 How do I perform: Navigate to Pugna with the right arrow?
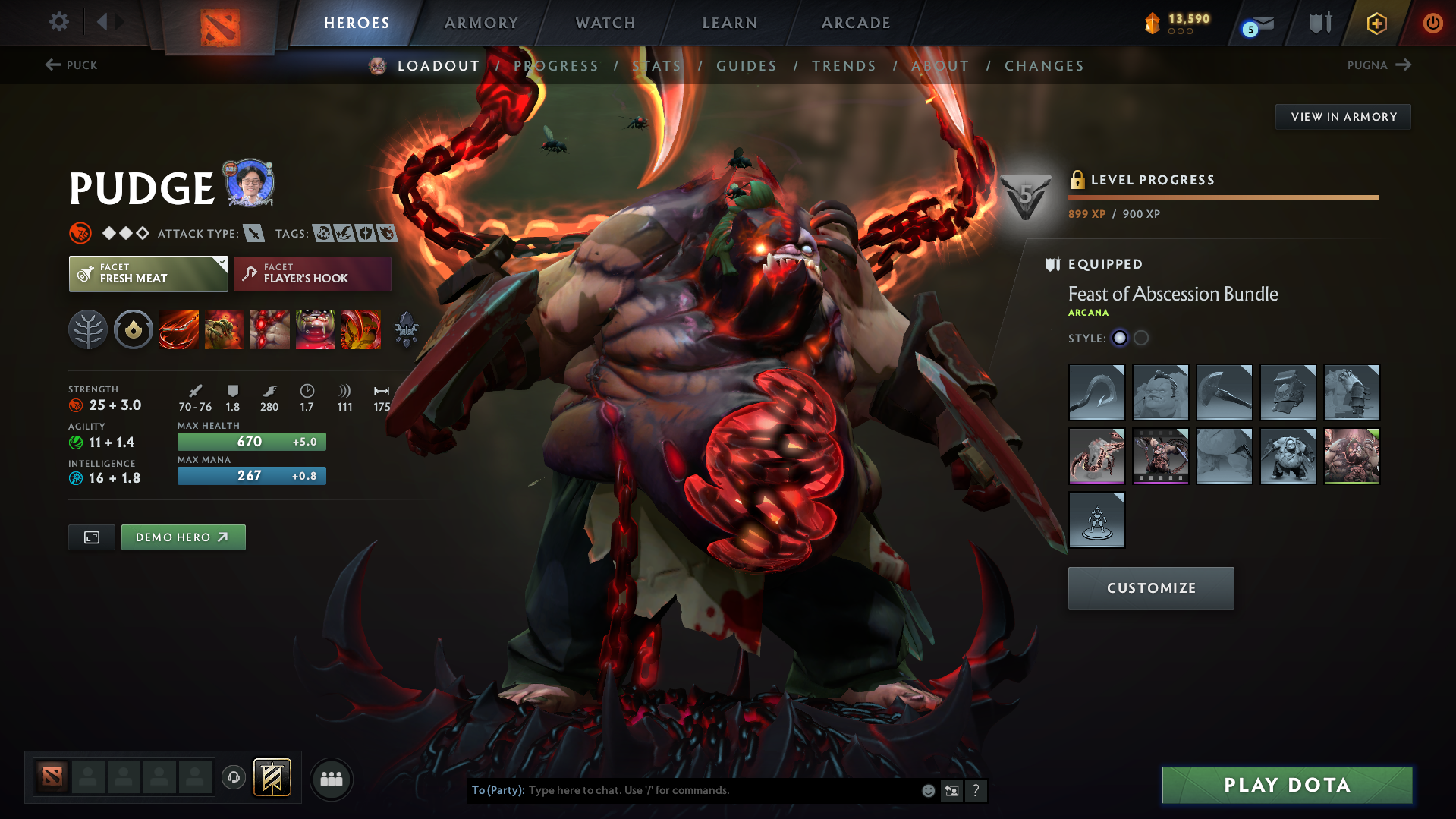point(1404,65)
